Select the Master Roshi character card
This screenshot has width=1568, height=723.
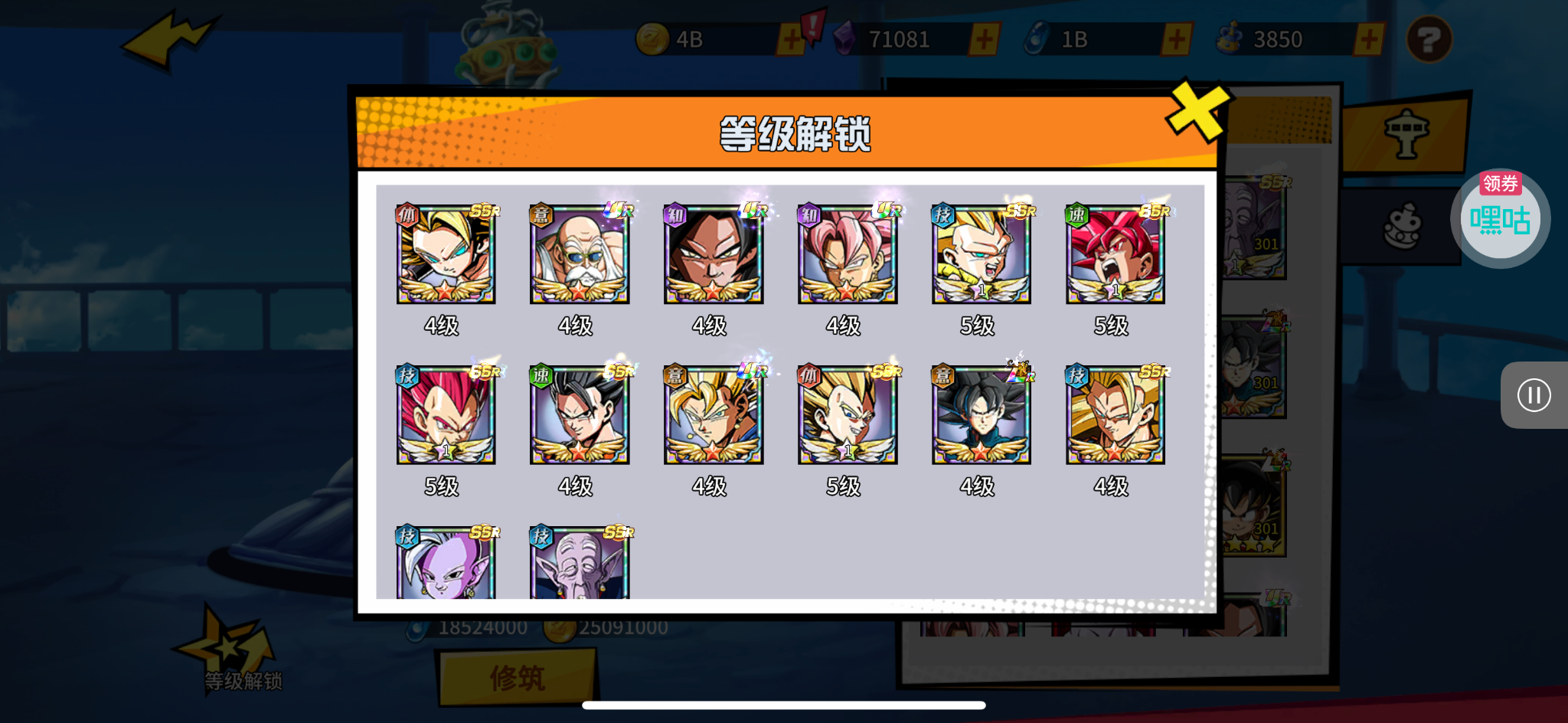point(580,255)
